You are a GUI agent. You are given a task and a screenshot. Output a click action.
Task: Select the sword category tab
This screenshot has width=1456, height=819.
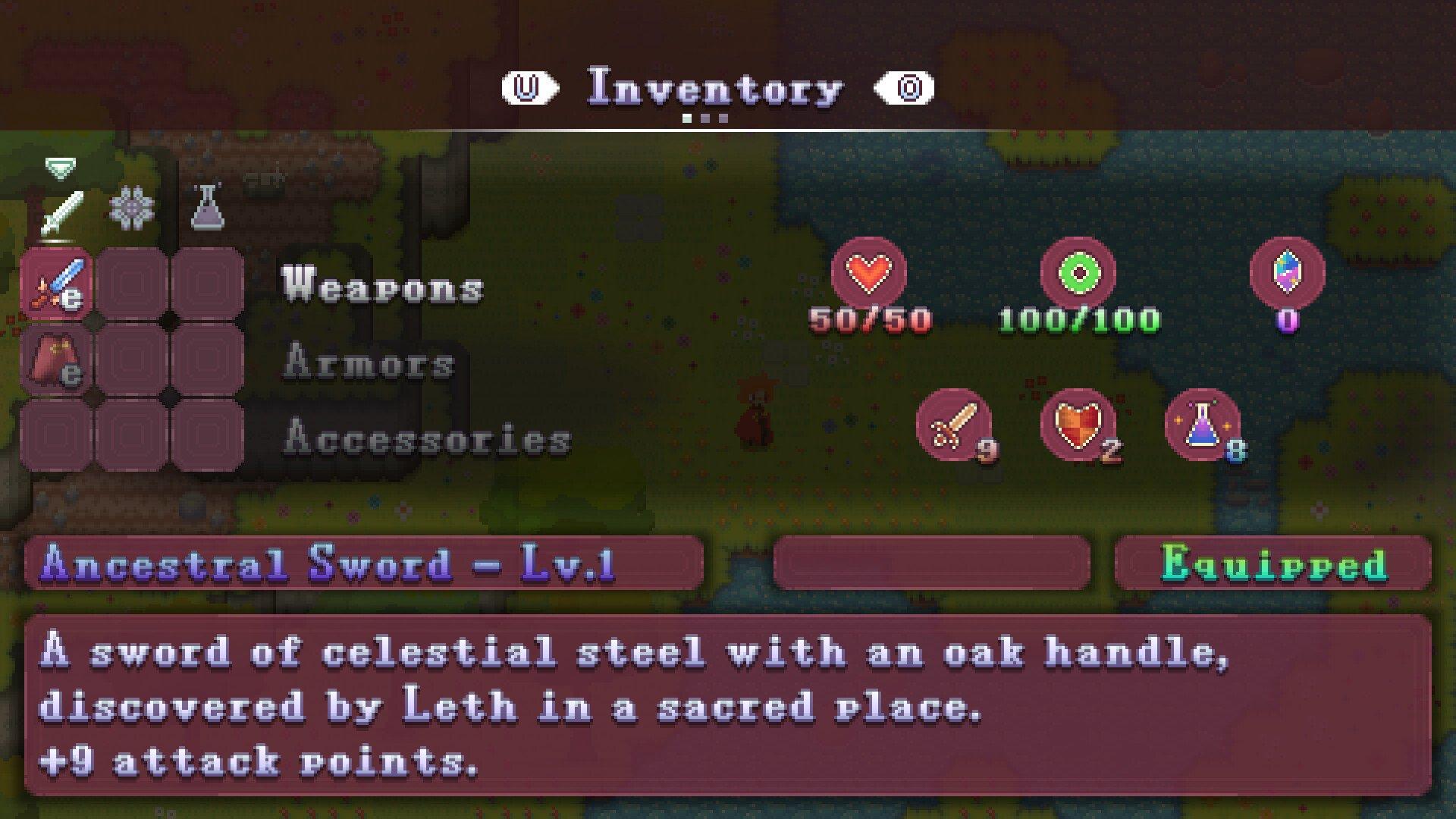61,212
